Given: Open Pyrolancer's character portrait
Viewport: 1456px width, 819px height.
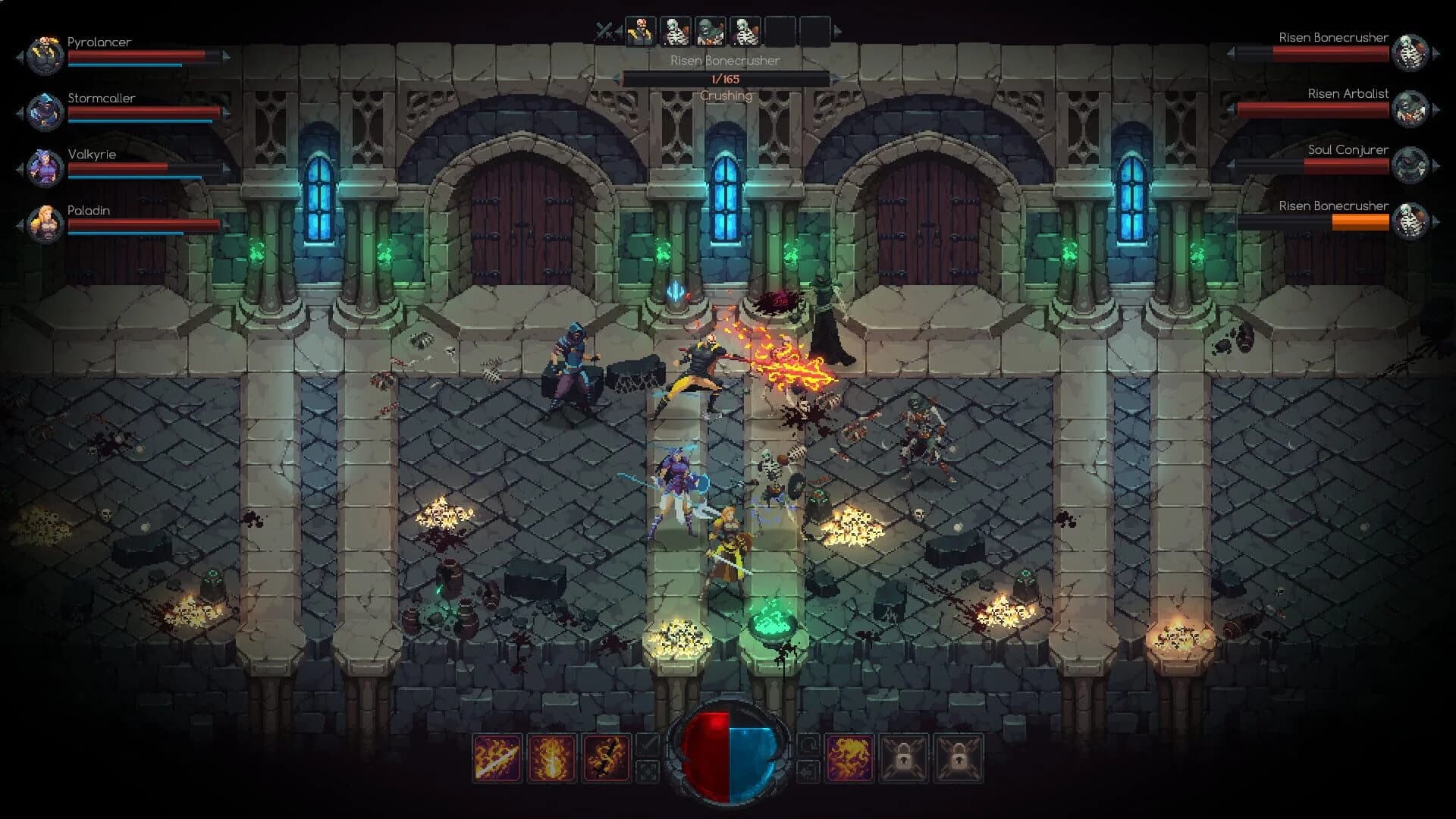Looking at the screenshot, I should [45, 53].
